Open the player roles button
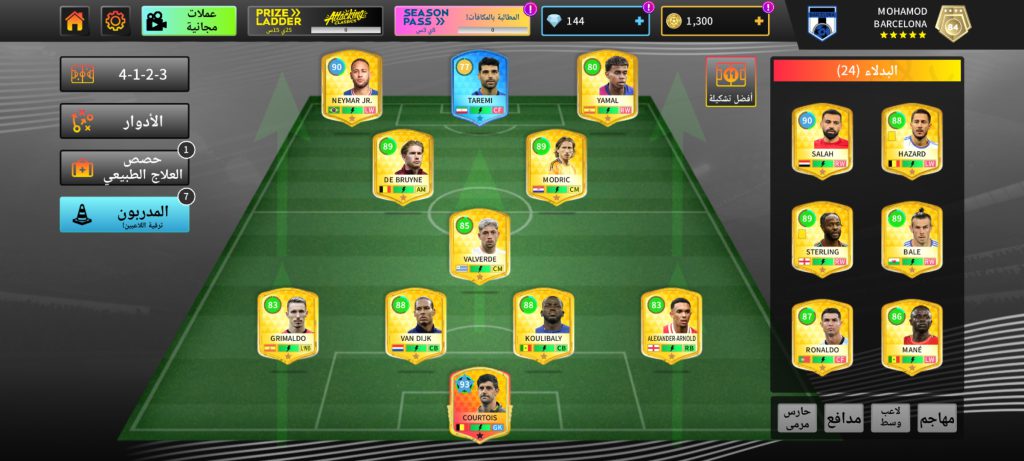The width and height of the screenshot is (1024, 461). [x=124, y=122]
